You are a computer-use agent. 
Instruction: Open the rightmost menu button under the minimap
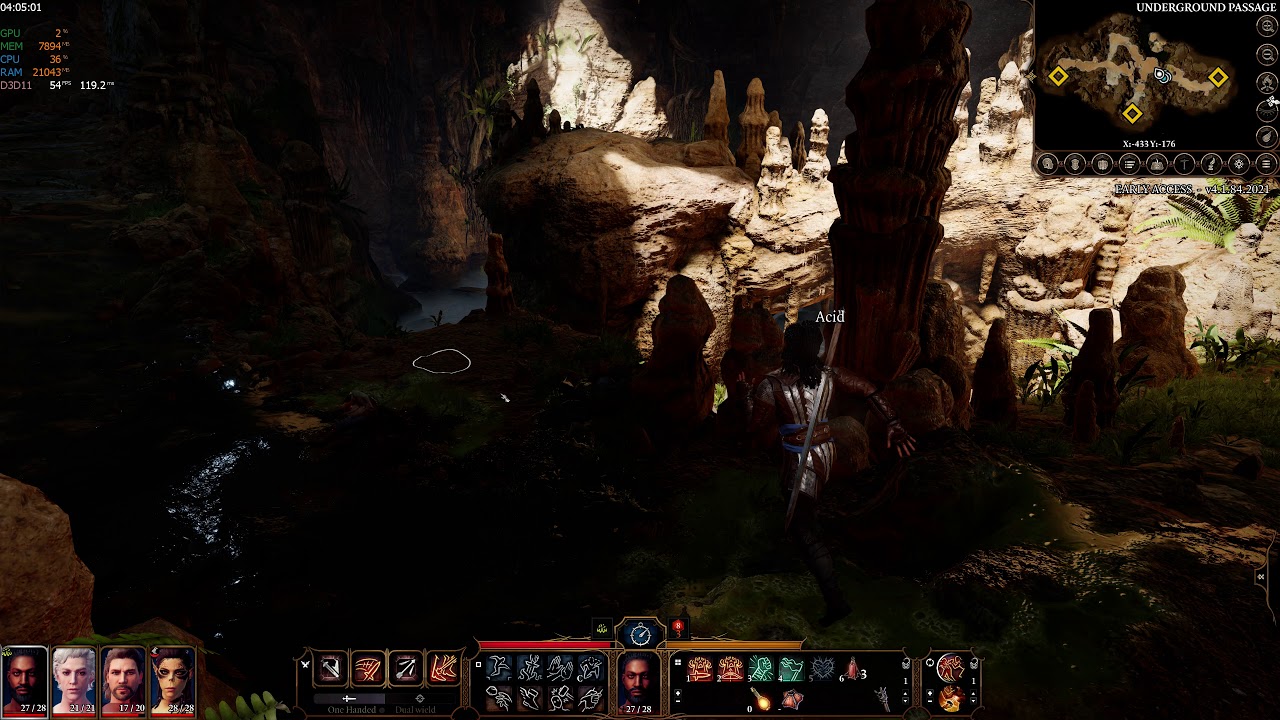1266,164
